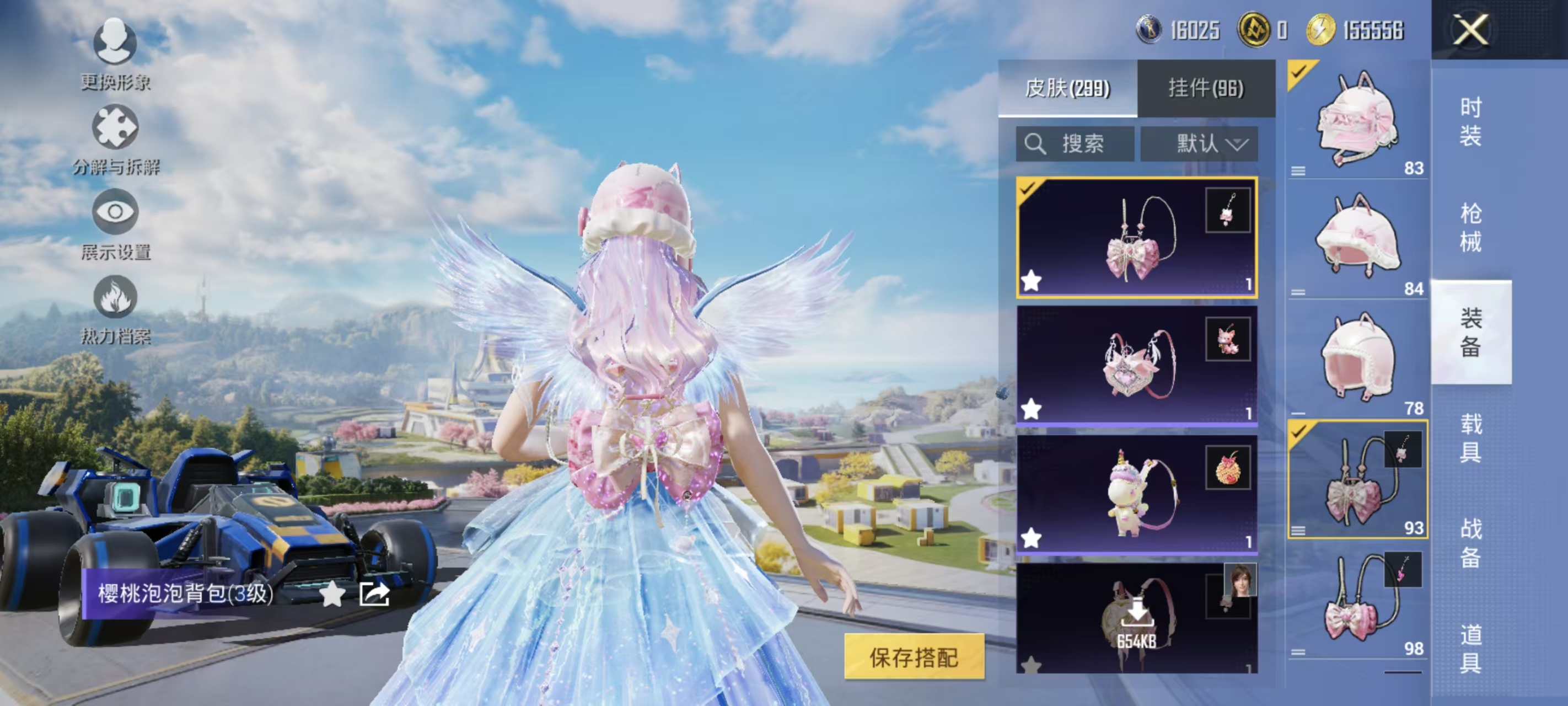The height and width of the screenshot is (706, 1568).
Task: Open the 默认 sort dropdown
Action: 1199,144
